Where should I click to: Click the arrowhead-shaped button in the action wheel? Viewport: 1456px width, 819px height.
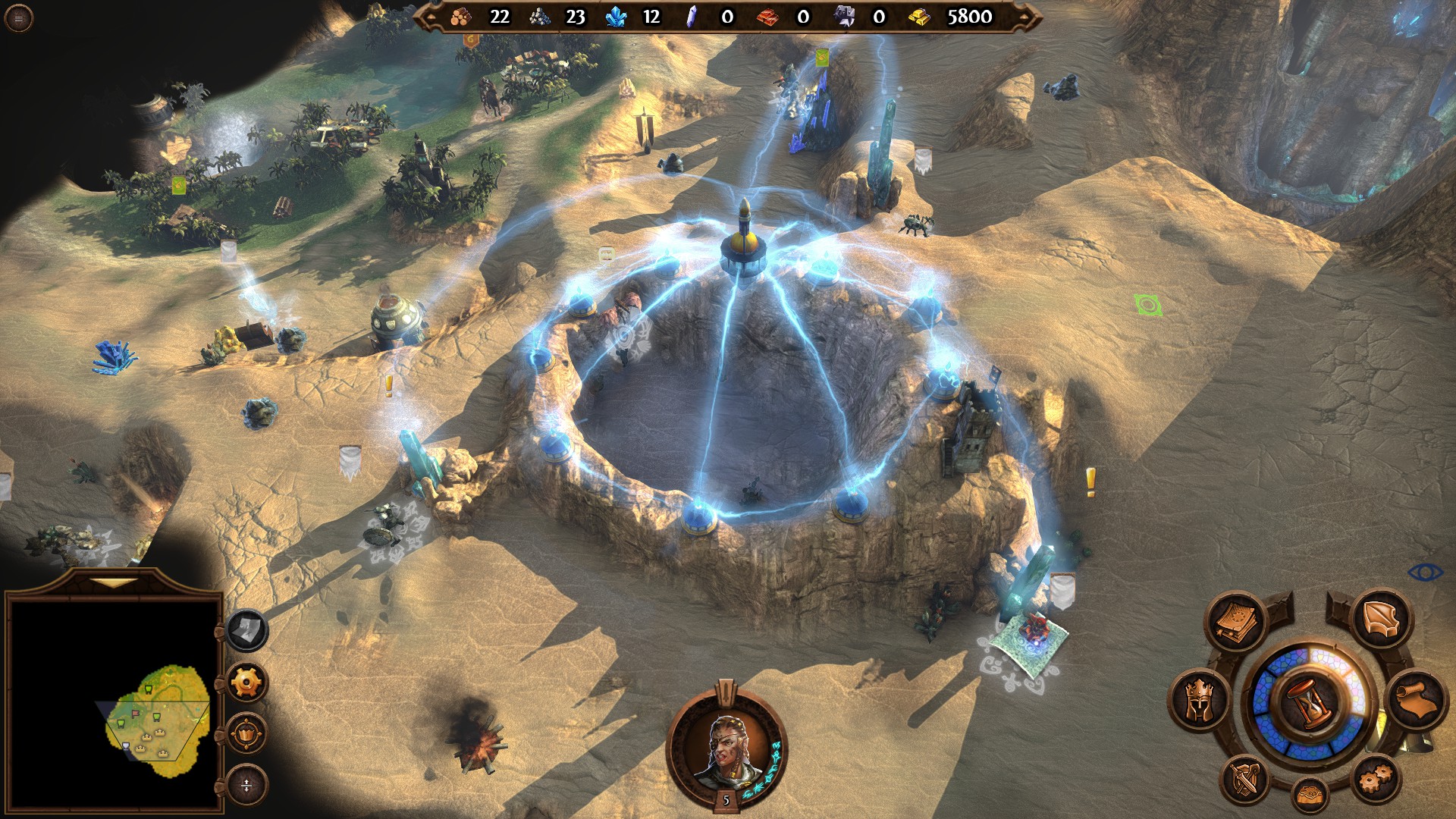coord(1381,620)
